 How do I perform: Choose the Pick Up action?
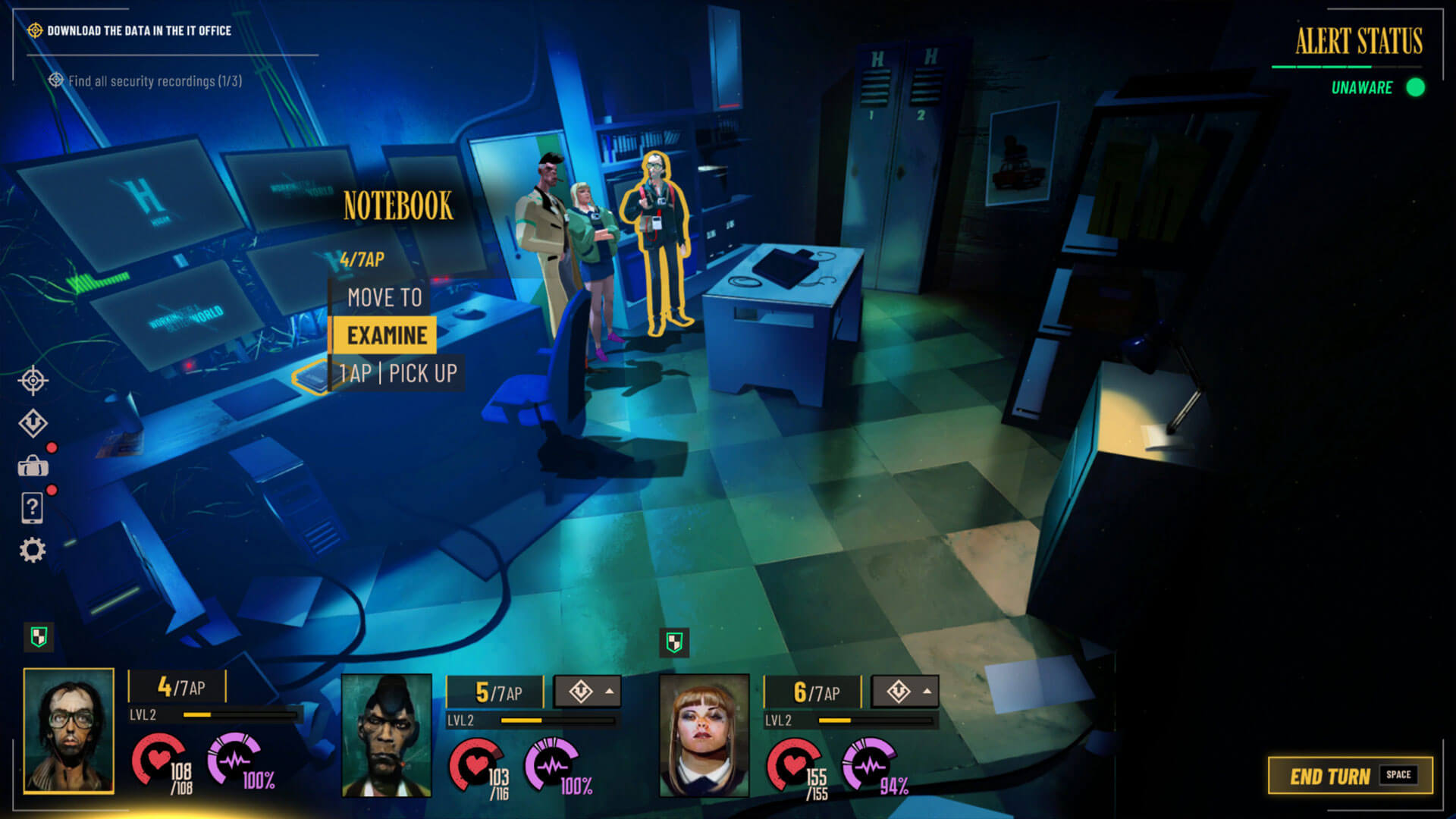coord(398,373)
